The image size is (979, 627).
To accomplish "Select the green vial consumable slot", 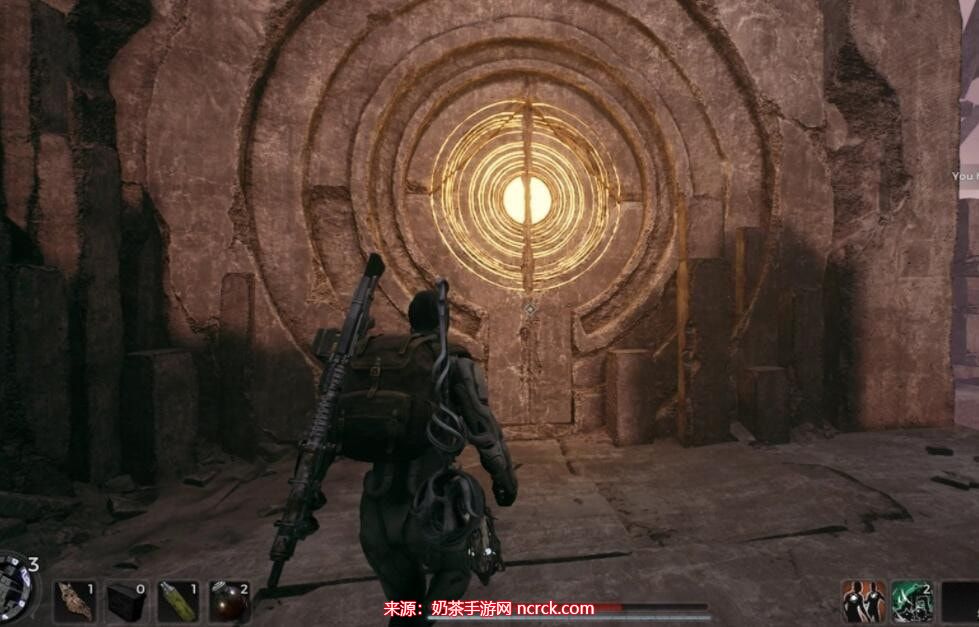I will point(177,601).
